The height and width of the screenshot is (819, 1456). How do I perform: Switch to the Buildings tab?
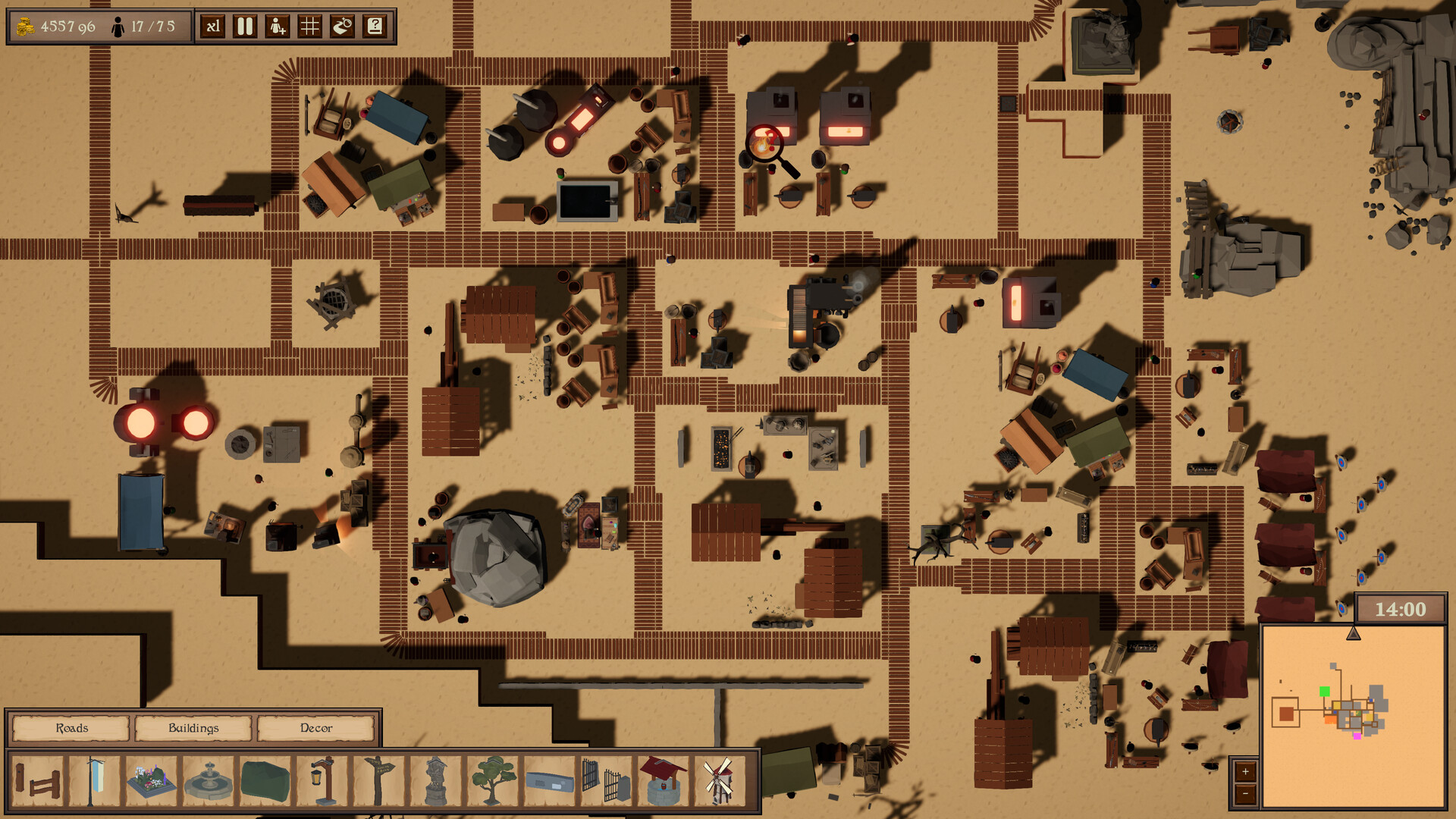193,728
